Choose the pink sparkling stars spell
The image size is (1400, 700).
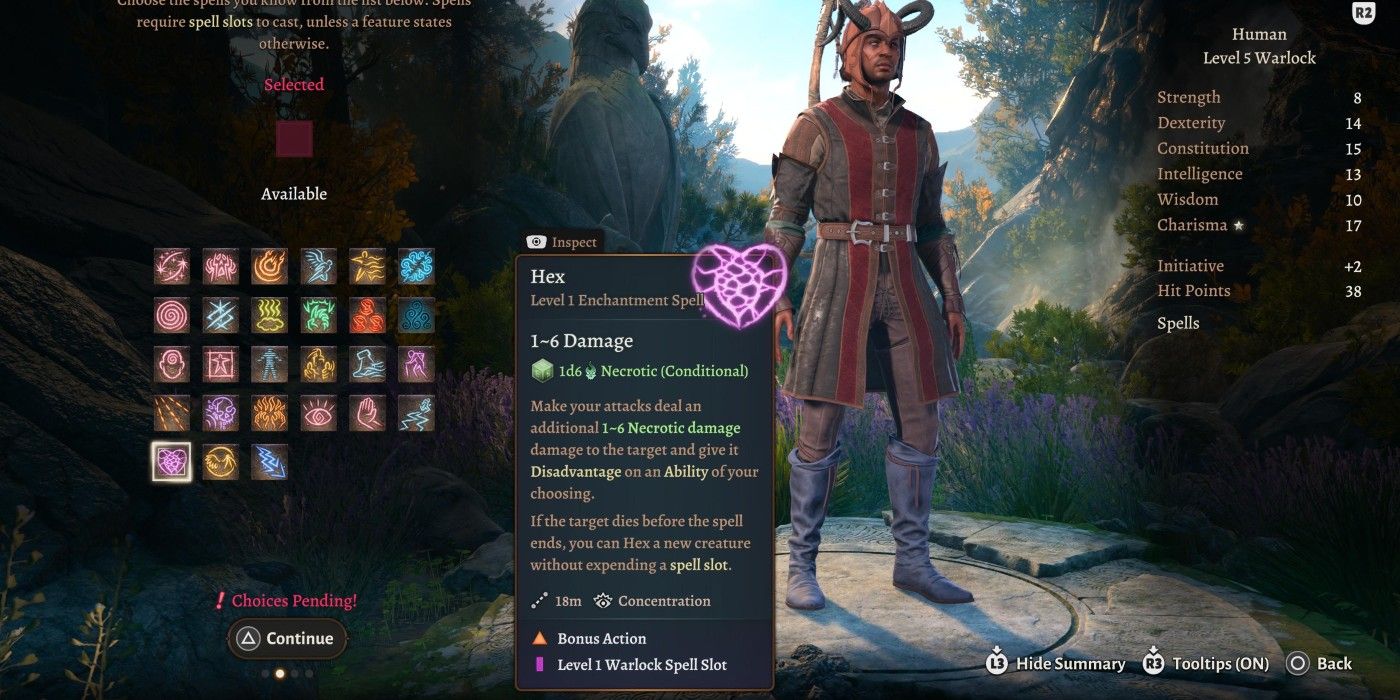172,266
